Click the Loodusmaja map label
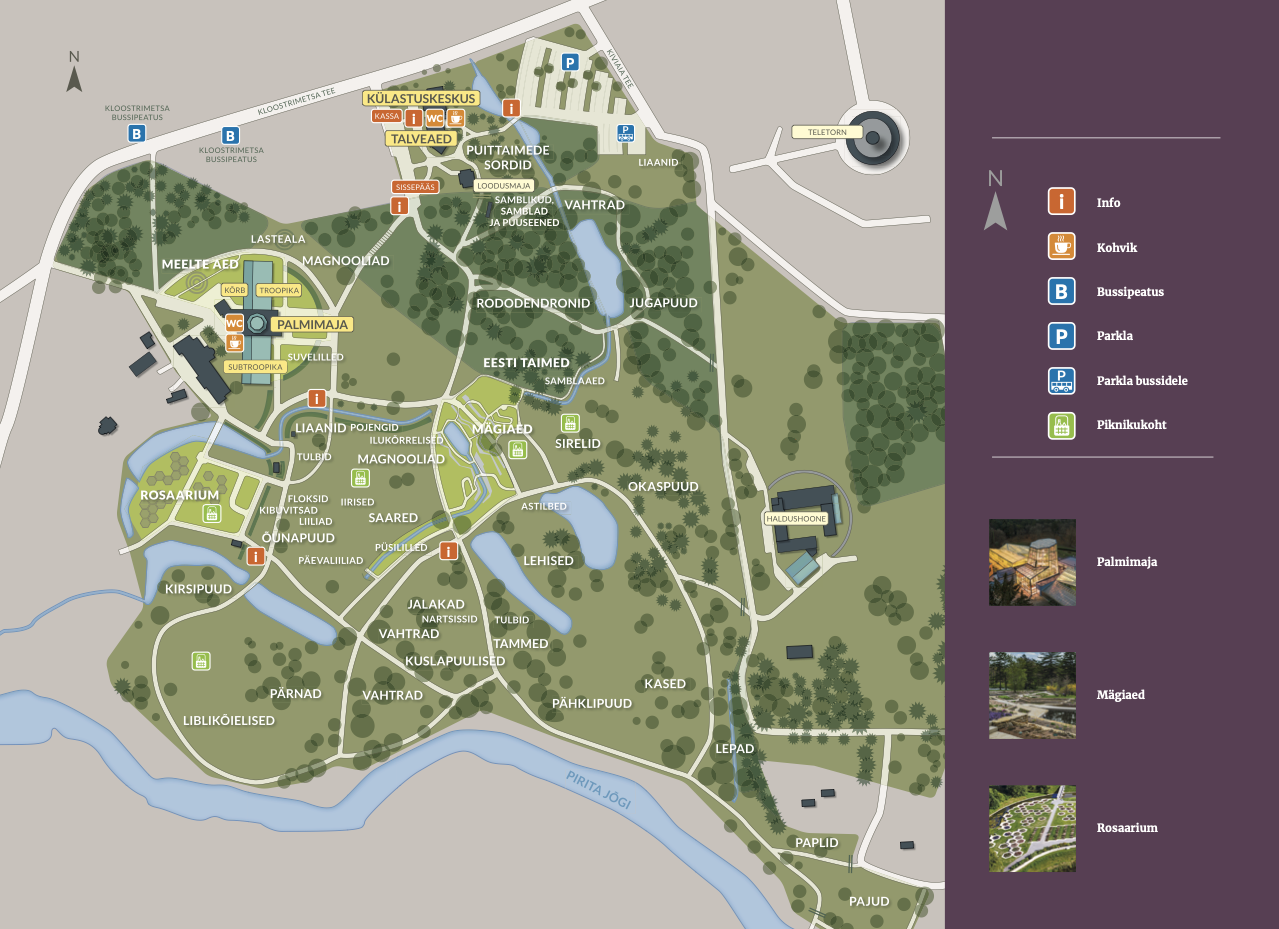1279x929 pixels. (x=504, y=186)
